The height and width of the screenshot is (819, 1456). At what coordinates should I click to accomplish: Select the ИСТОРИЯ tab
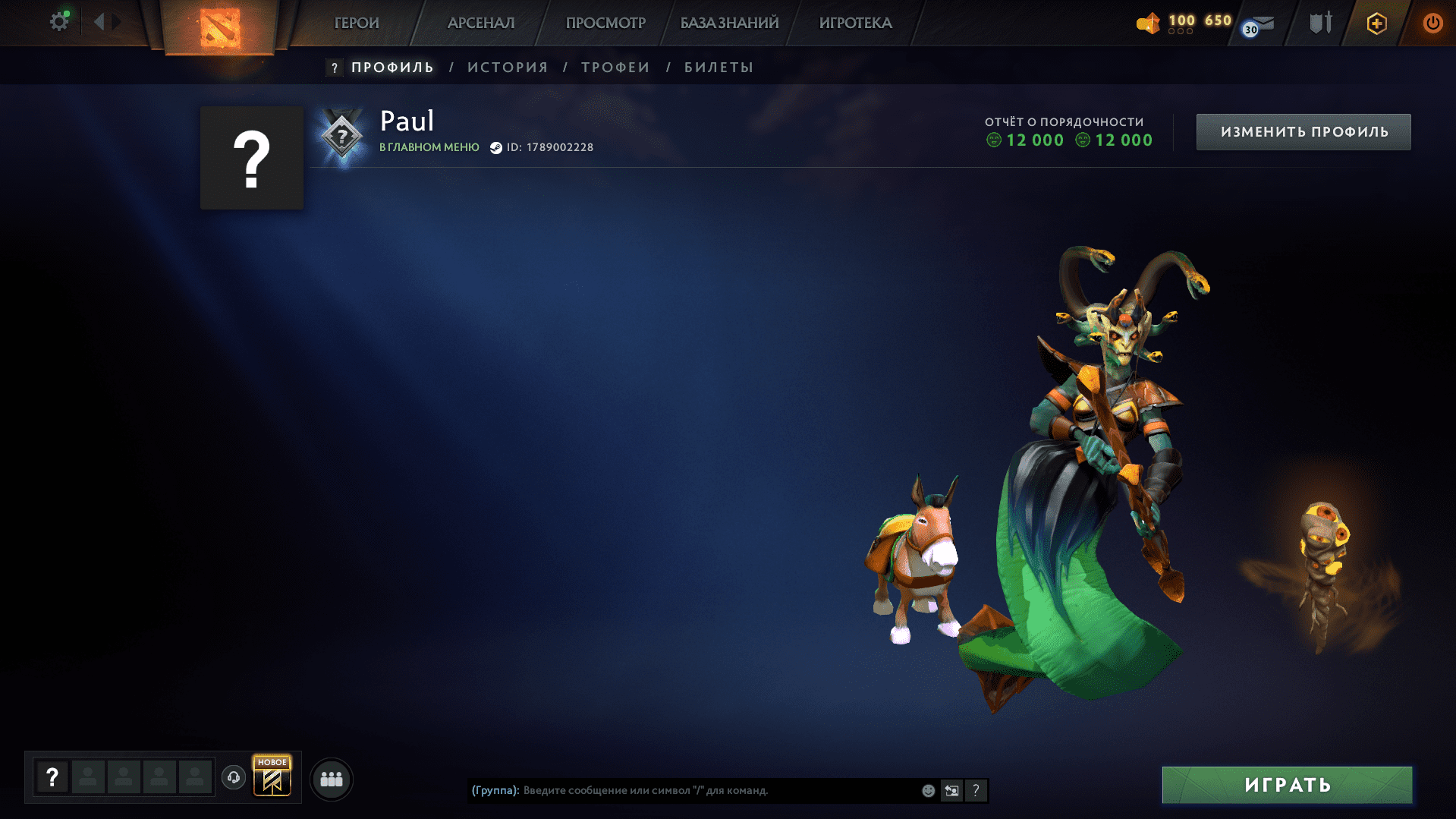click(x=508, y=67)
